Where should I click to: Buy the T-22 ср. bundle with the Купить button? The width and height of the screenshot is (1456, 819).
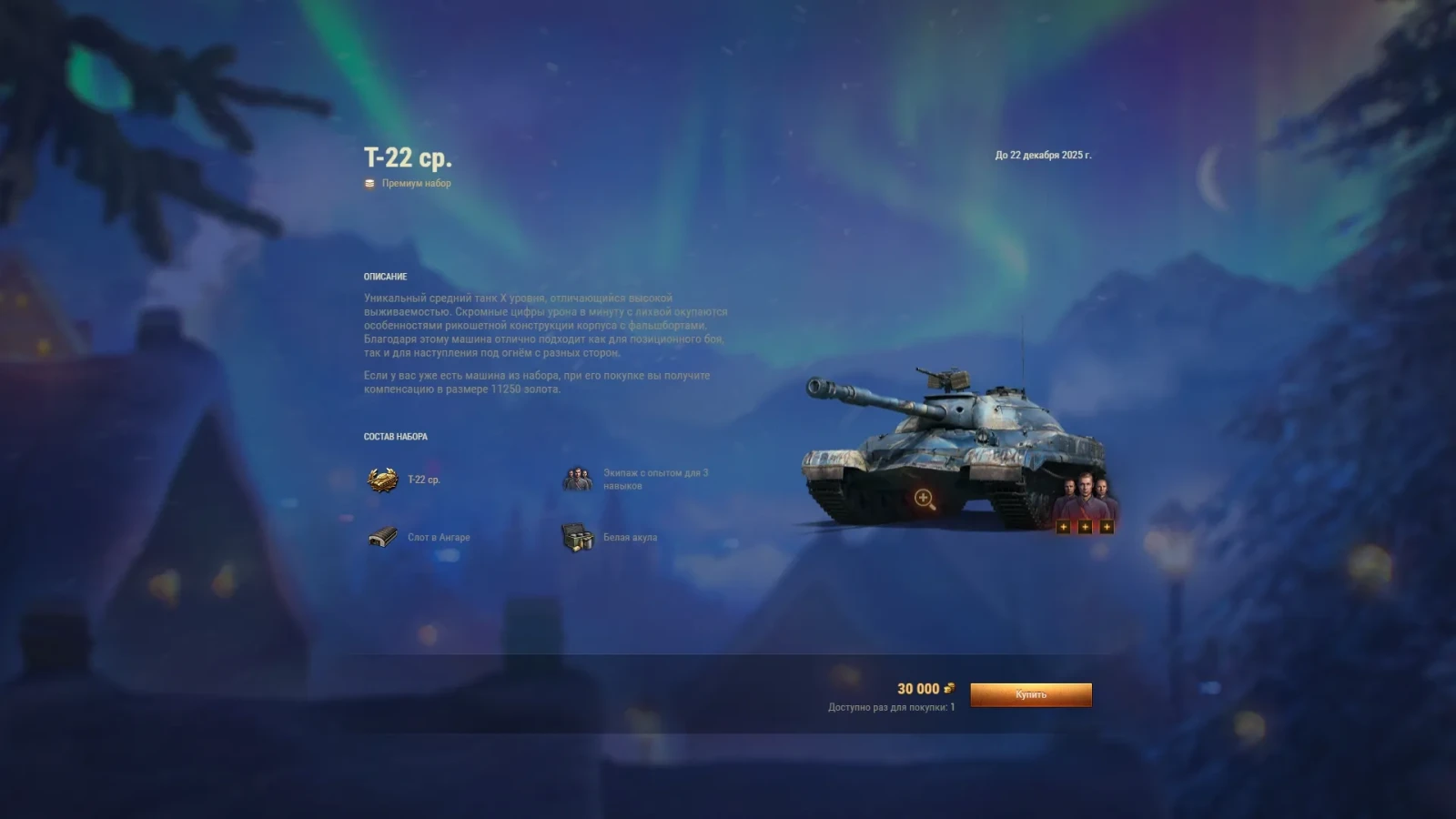[x=1030, y=694]
